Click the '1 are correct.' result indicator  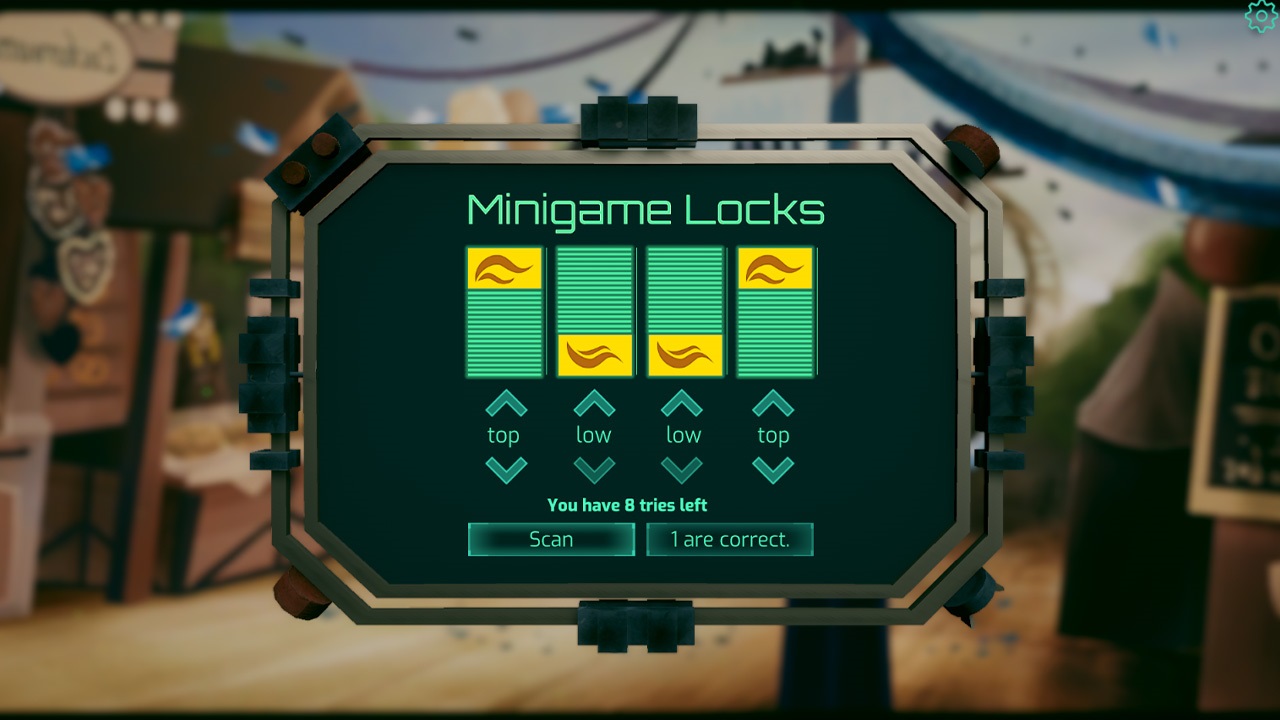click(x=729, y=540)
